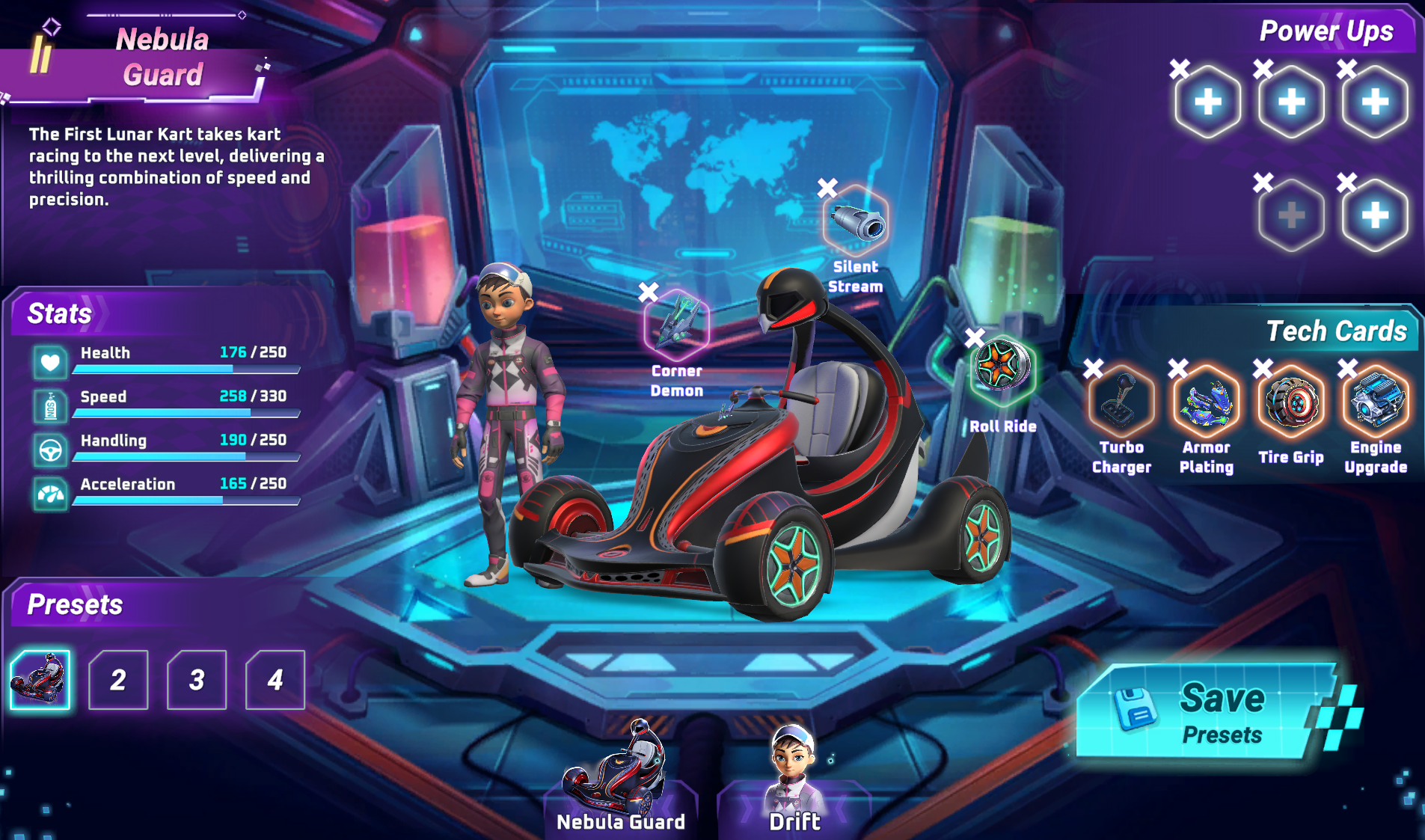This screenshot has width=1425, height=840.
Task: Remove the Engine Upgrade card with its X
Action: tap(1347, 368)
